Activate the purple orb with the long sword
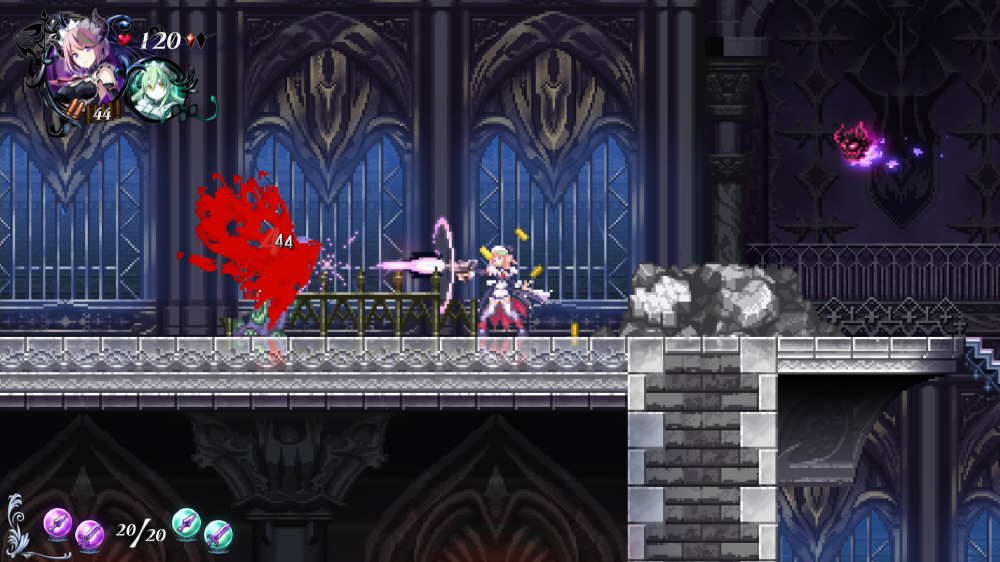 (x=90, y=535)
